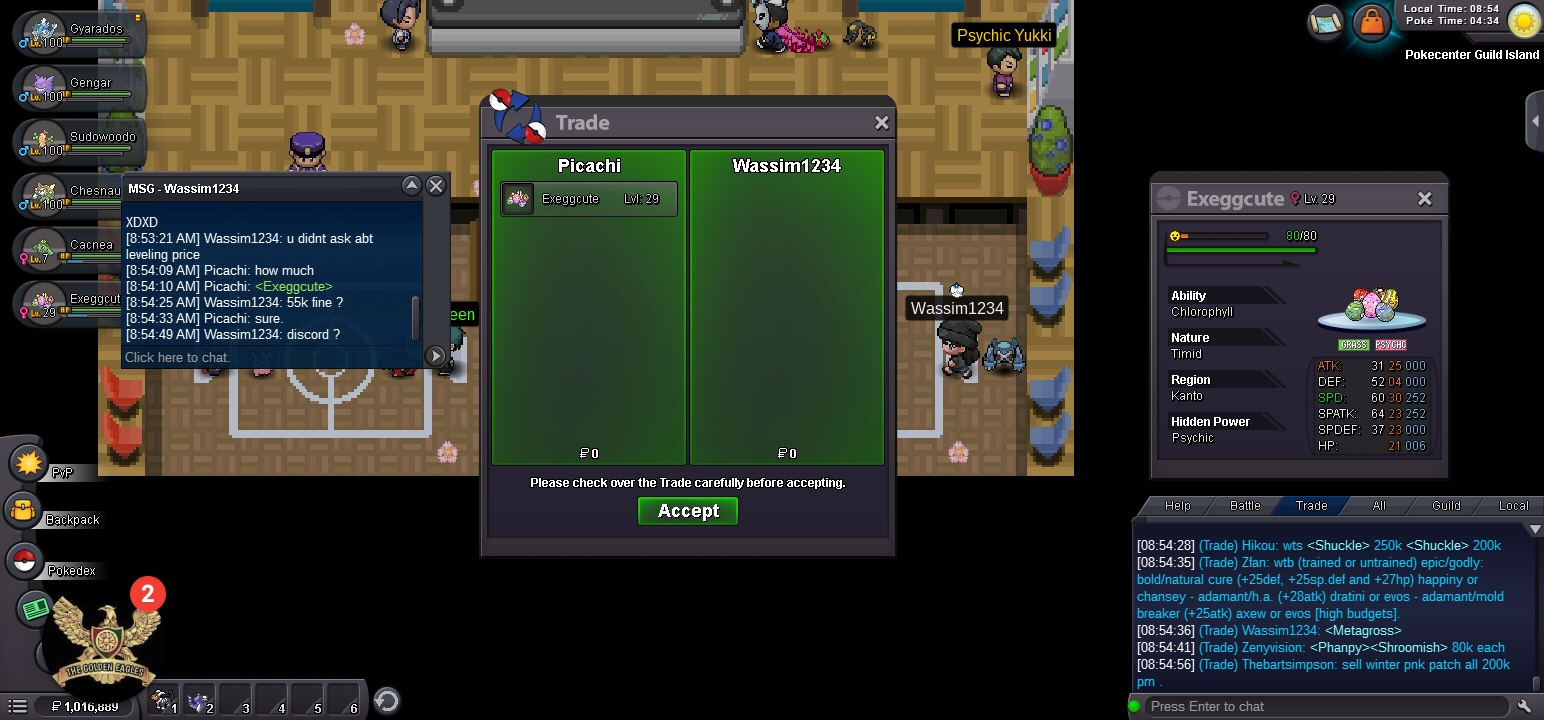The height and width of the screenshot is (720, 1544).
Task: Select the Exeggcute in Picachi's trade offer
Action: coord(589,199)
